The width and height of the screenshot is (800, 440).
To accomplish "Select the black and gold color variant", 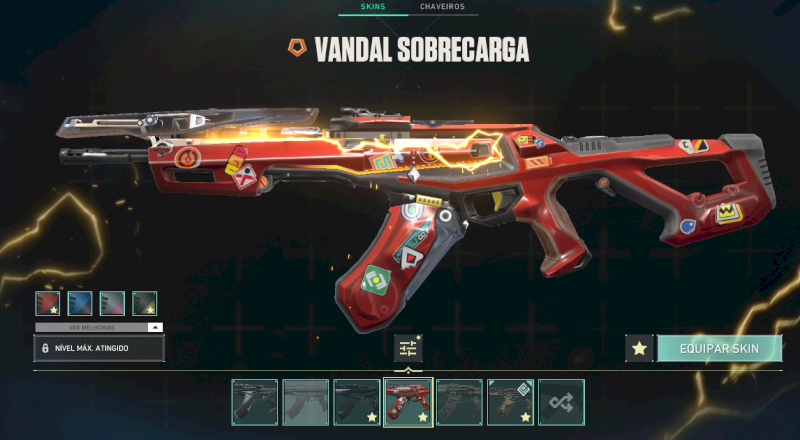I will (x=145, y=303).
